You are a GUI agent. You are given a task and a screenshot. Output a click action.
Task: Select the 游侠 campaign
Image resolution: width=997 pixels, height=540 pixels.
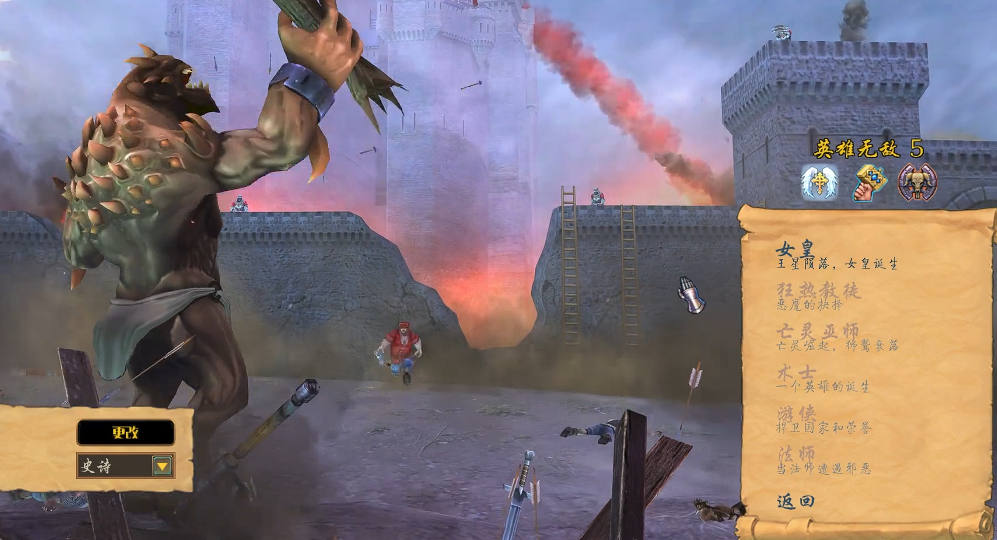[797, 412]
